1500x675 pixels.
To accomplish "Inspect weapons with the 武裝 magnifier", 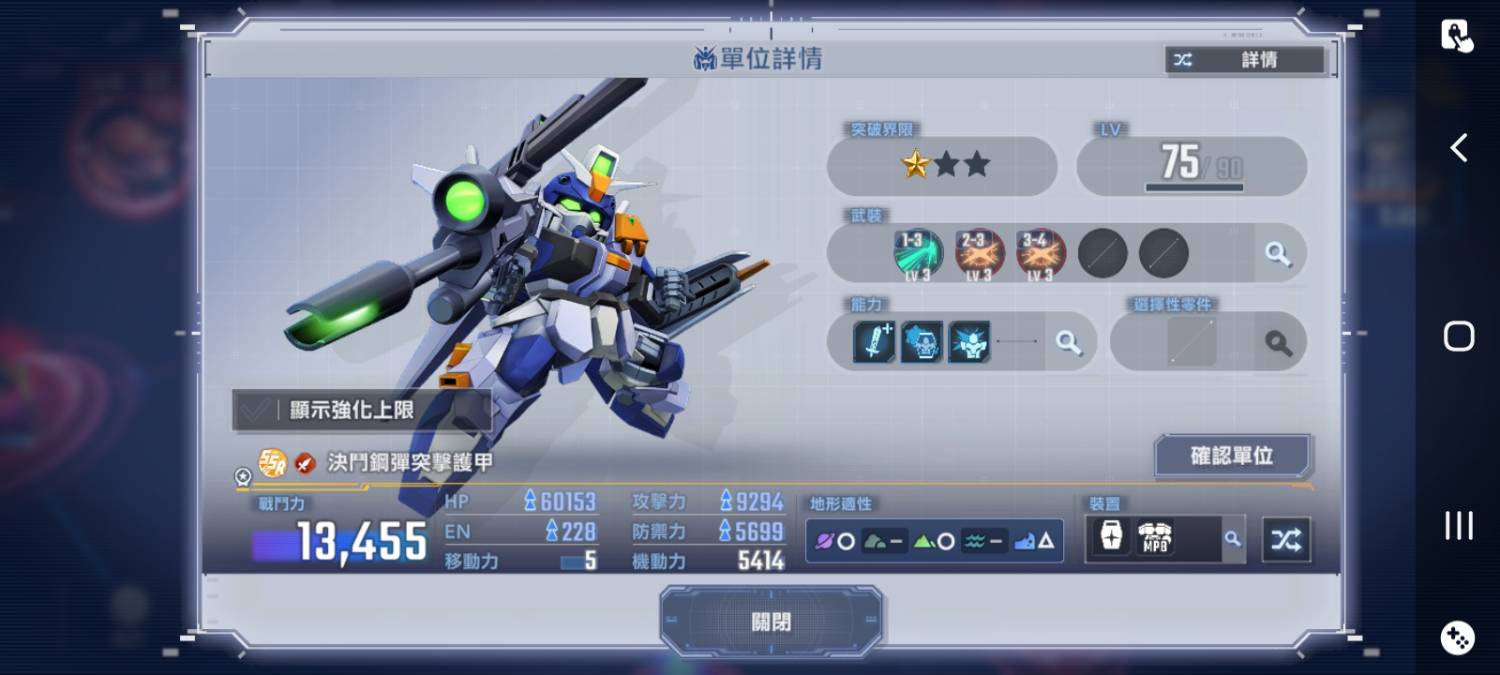I will click(1278, 254).
